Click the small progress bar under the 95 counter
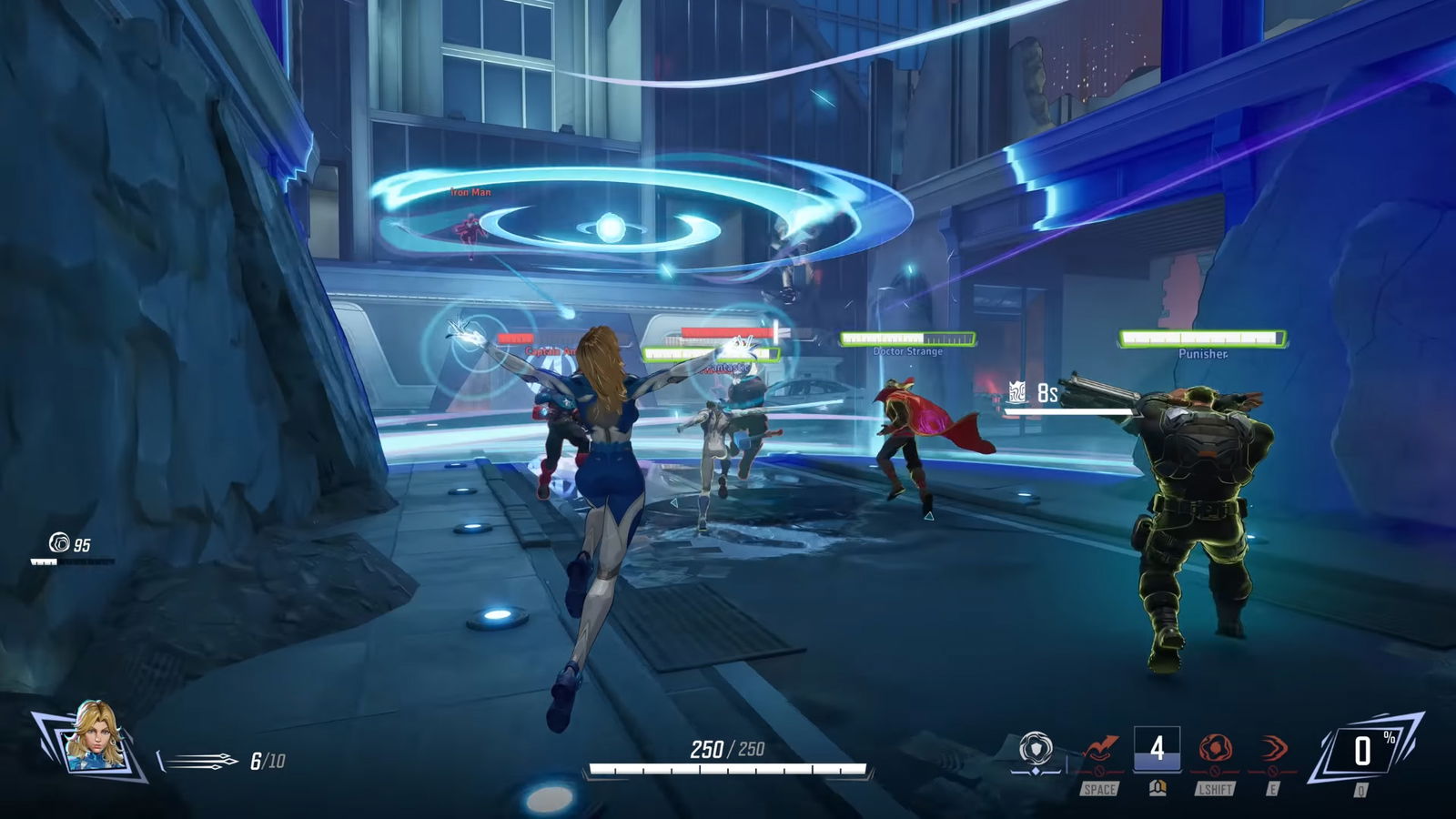Image resolution: width=1456 pixels, height=819 pixels. pyautogui.click(x=73, y=561)
